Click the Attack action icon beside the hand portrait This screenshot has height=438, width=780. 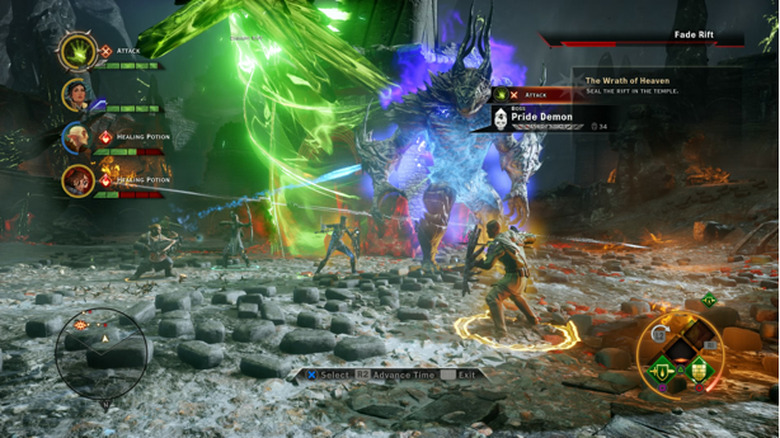click(106, 51)
